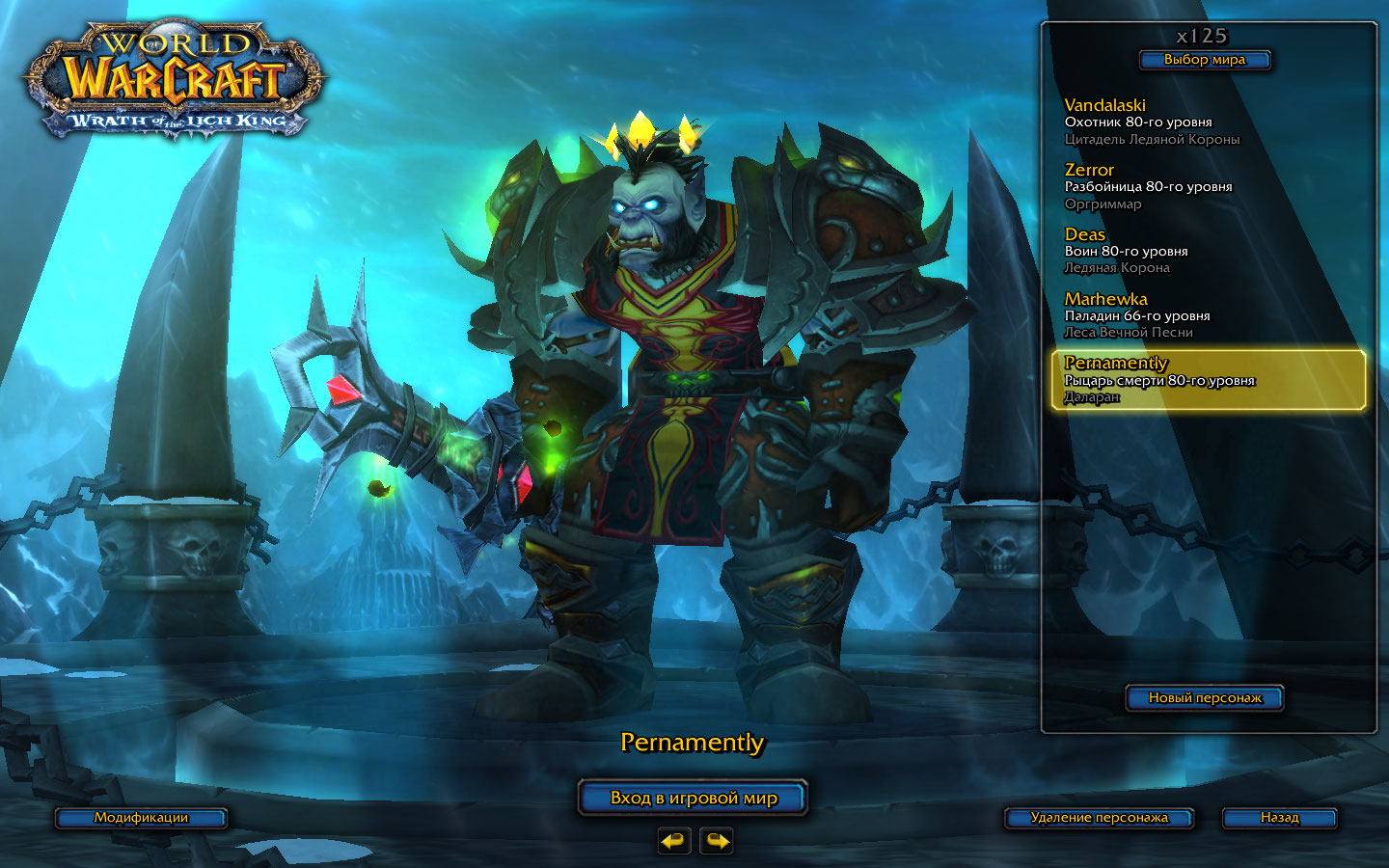Image resolution: width=1389 pixels, height=868 pixels.
Task: Click Удаление персонажа to delete character
Action: pyautogui.click(x=1099, y=818)
